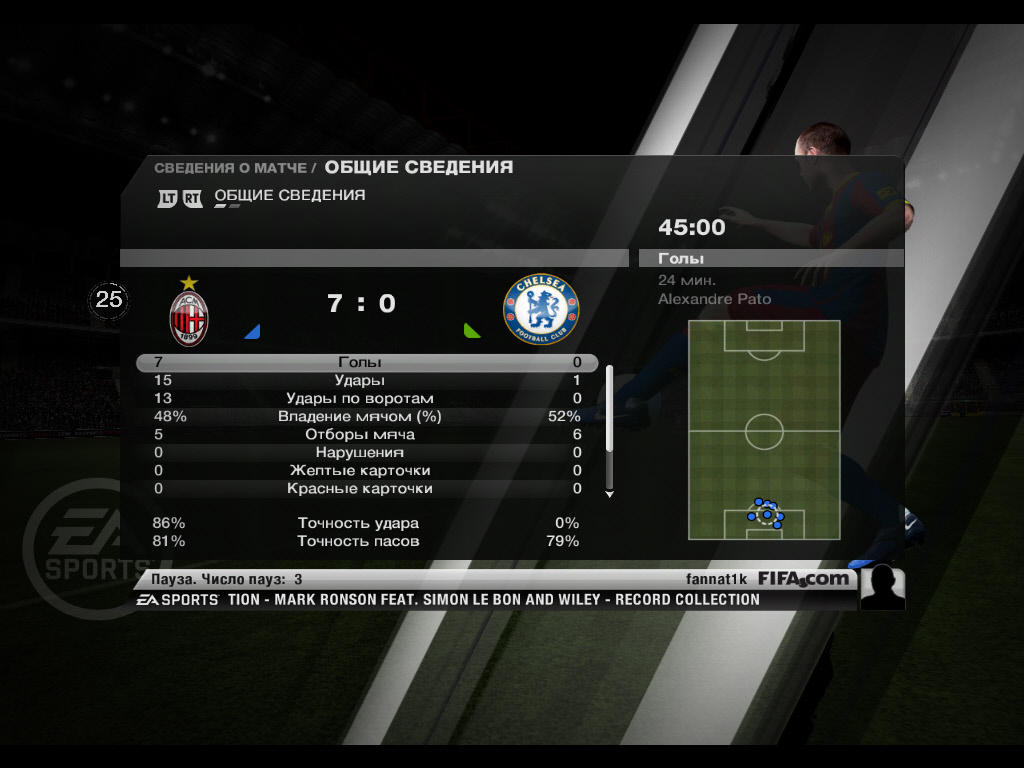
Task: Open the fannat1k profile avatar
Action: click(x=882, y=588)
